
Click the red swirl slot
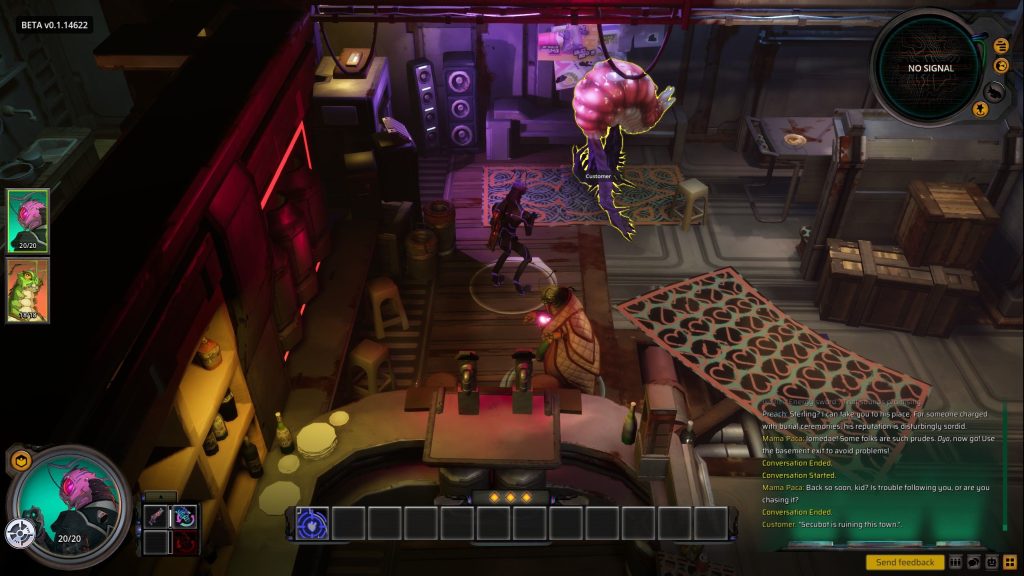[x=184, y=543]
